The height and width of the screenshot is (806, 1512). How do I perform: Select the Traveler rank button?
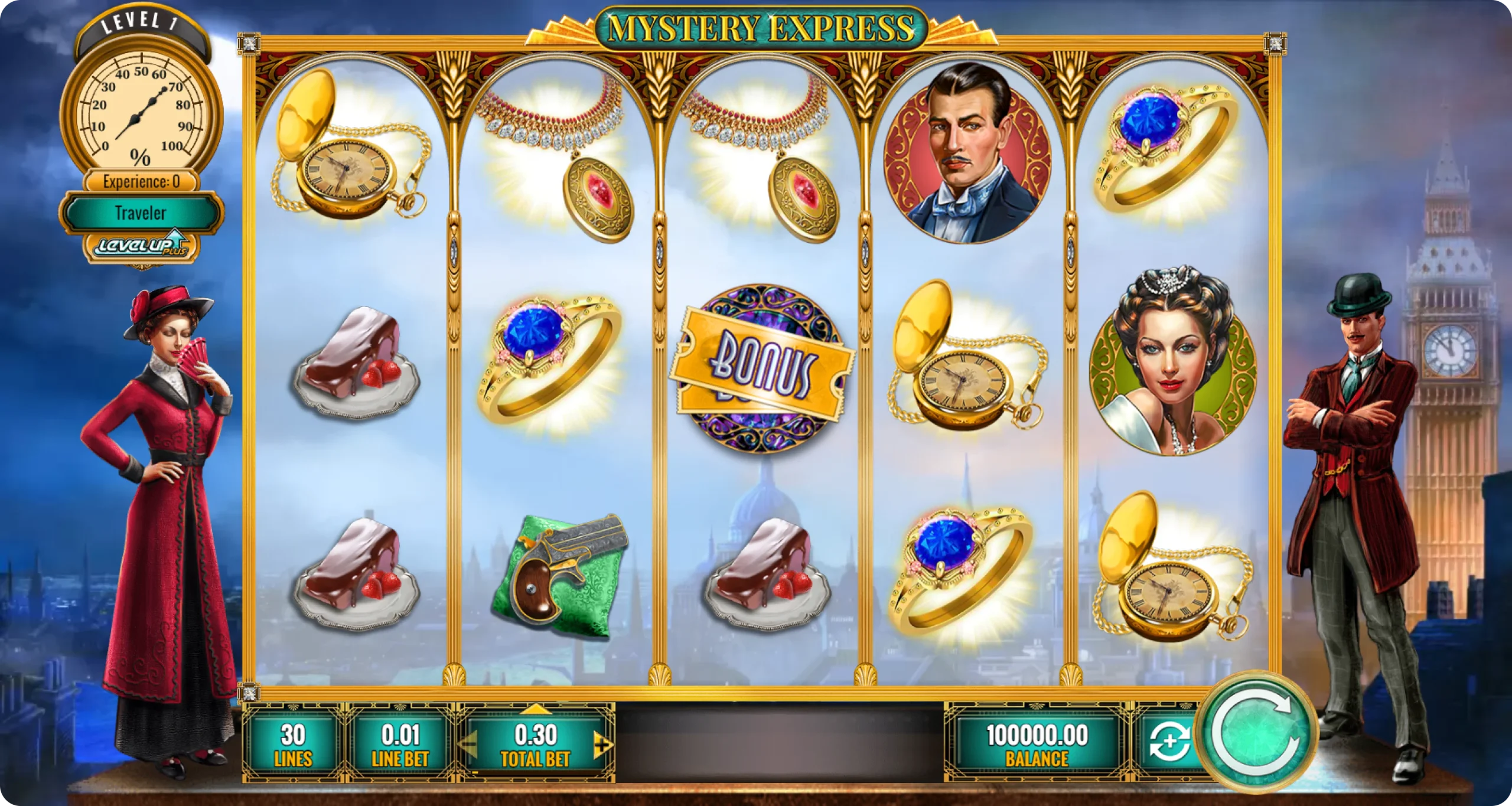(x=141, y=213)
